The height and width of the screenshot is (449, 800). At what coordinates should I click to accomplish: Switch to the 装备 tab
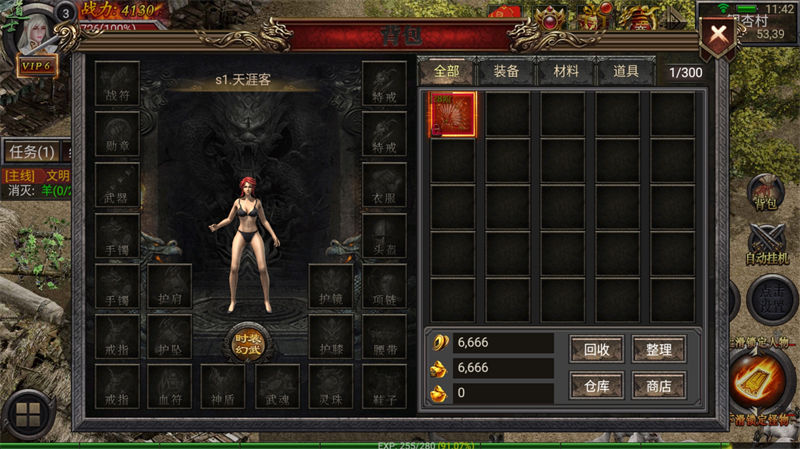coord(499,72)
